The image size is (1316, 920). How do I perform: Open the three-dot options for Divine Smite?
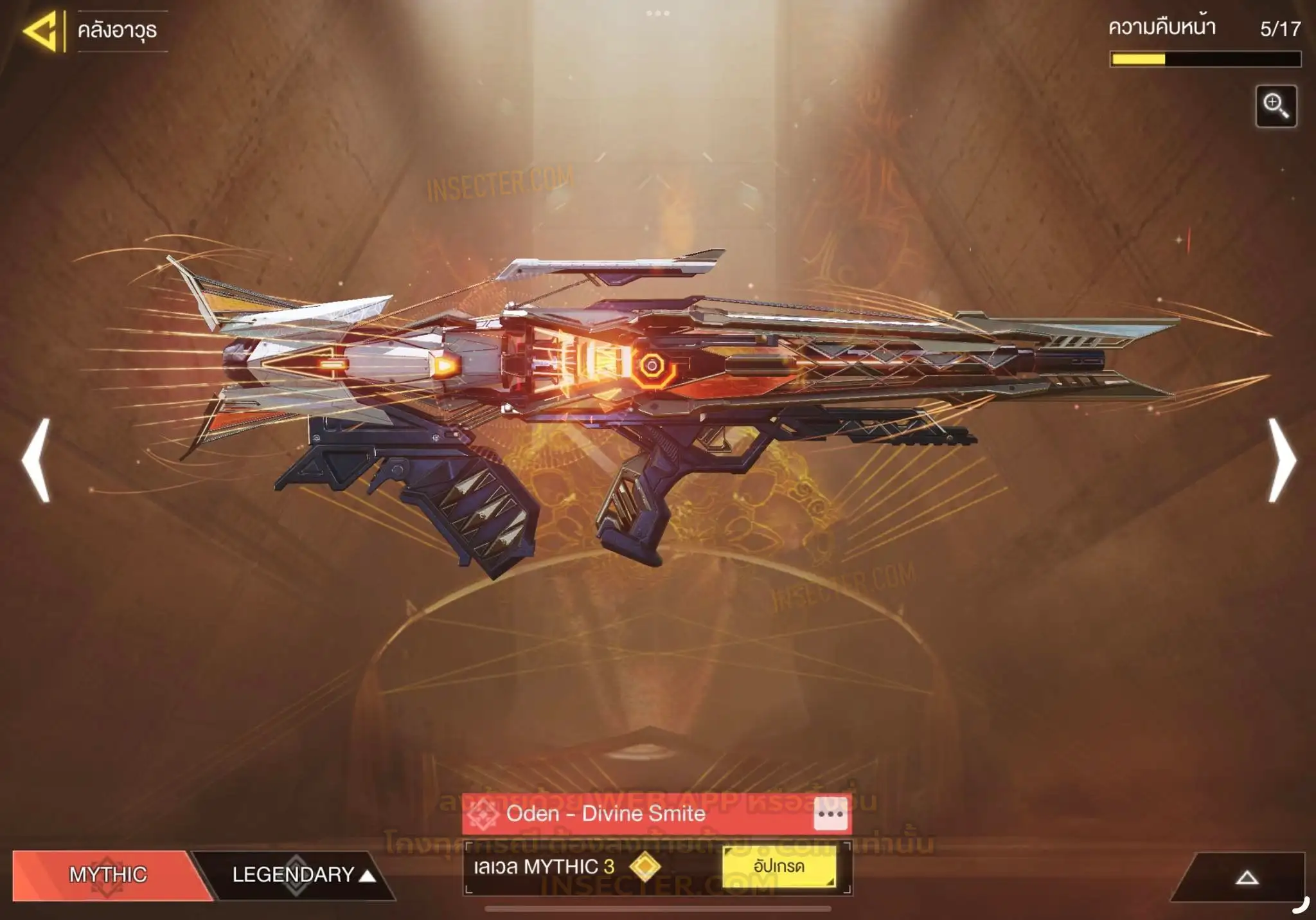coord(830,814)
